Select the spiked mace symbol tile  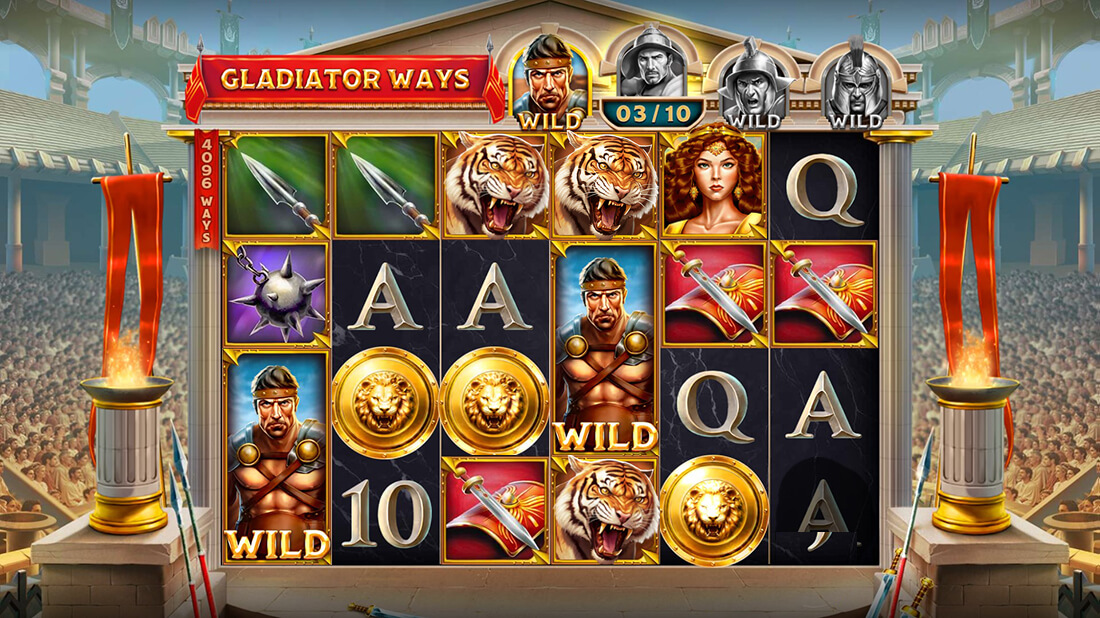277,292
